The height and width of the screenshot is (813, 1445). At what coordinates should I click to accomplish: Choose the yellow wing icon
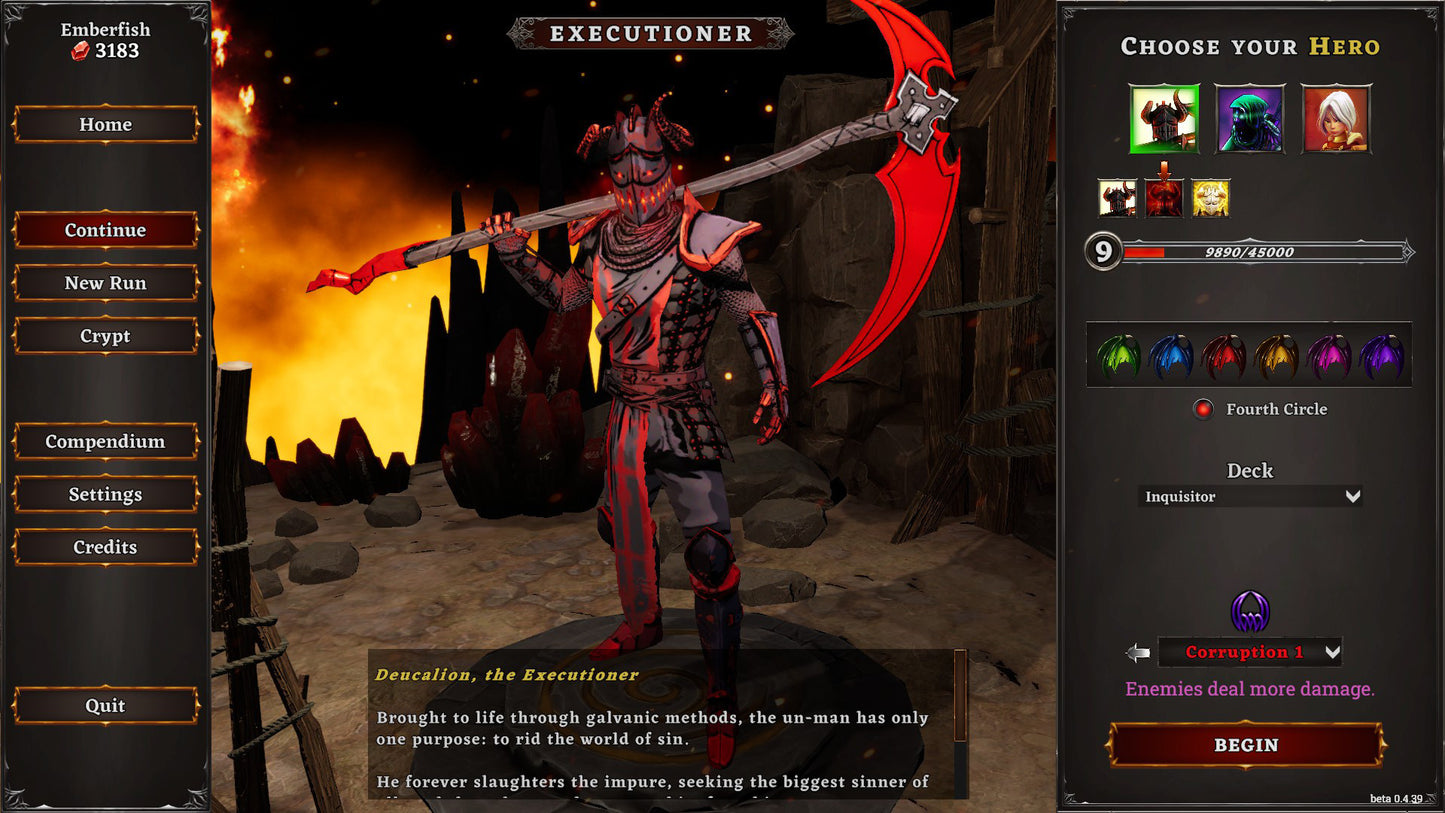[1276, 356]
